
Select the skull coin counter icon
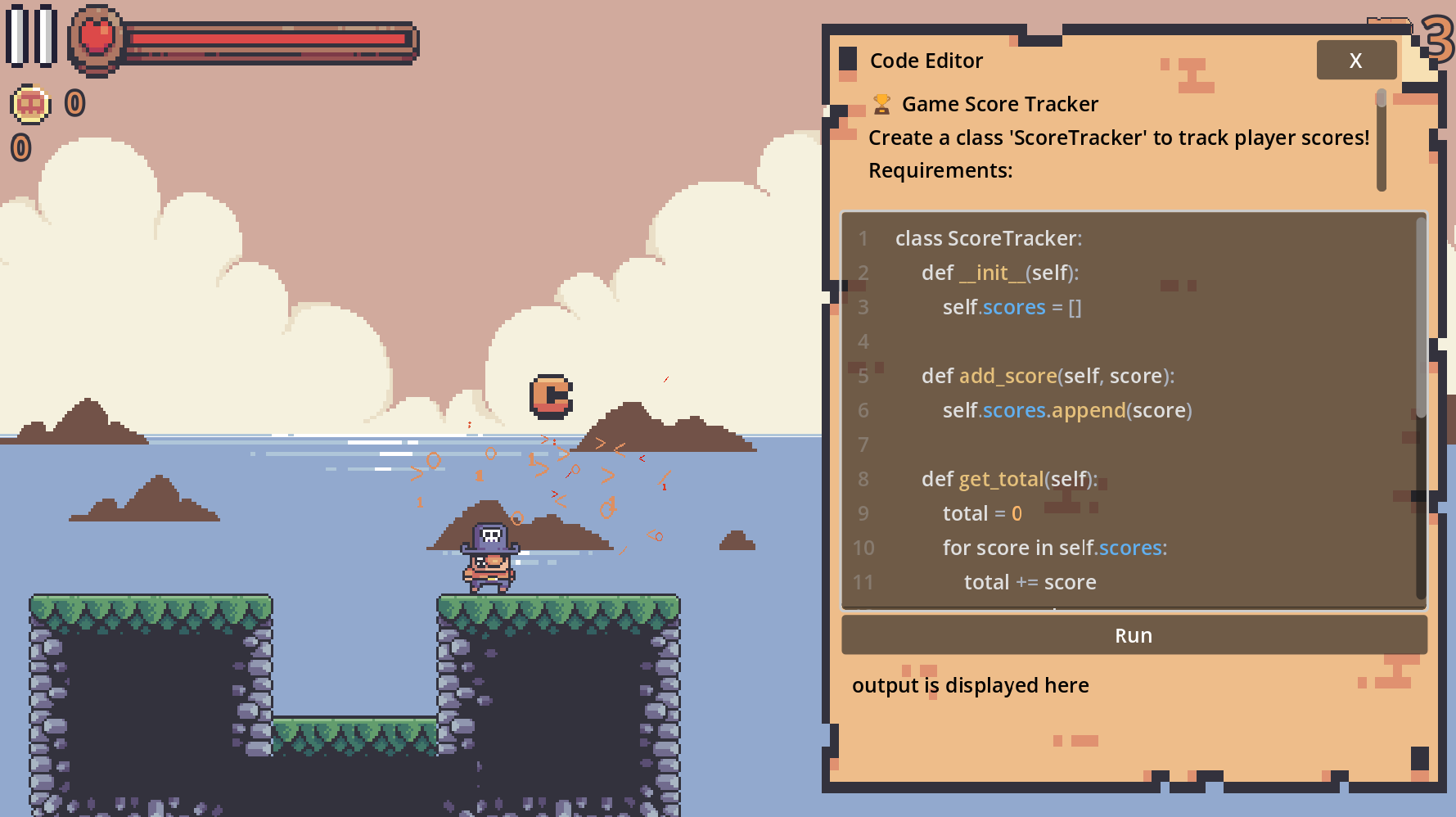click(29, 104)
